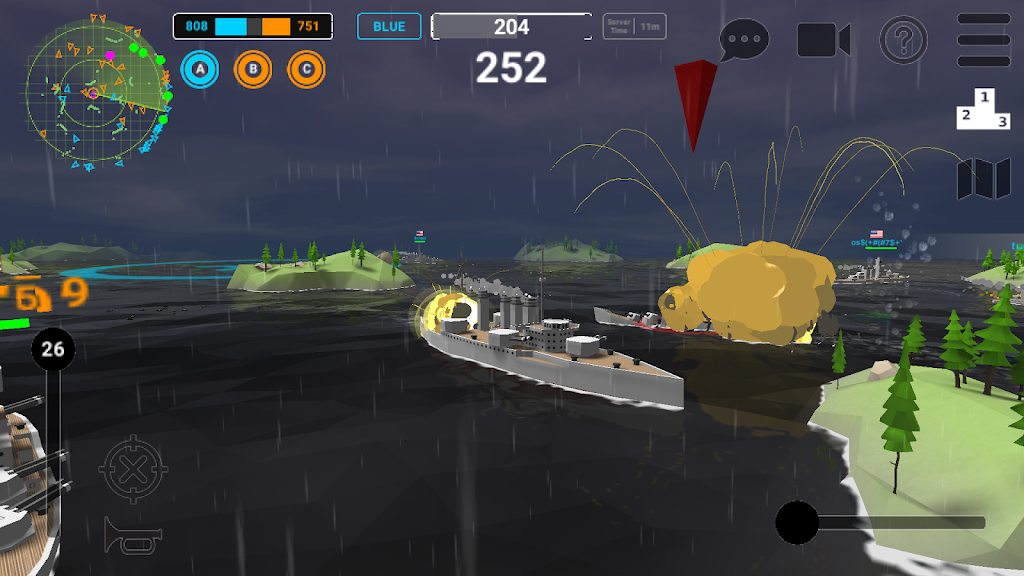1024x576 pixels.
Task: Open the radar minimap
Action: (97, 93)
